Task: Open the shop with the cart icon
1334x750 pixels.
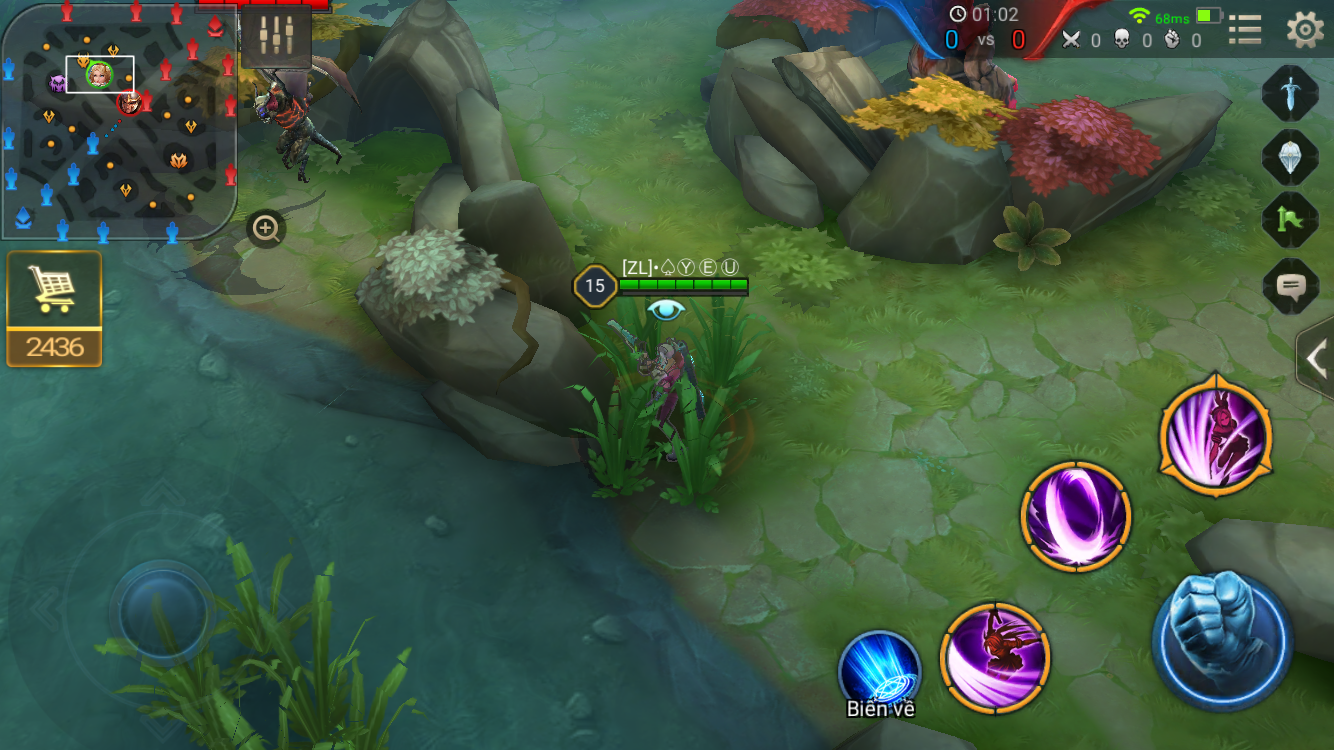Action: click(x=54, y=290)
